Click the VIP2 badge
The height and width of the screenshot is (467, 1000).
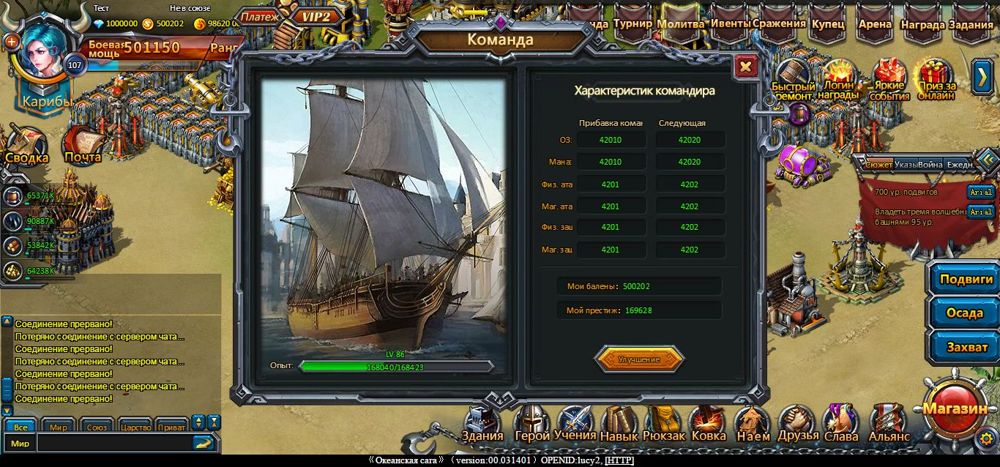tap(316, 17)
